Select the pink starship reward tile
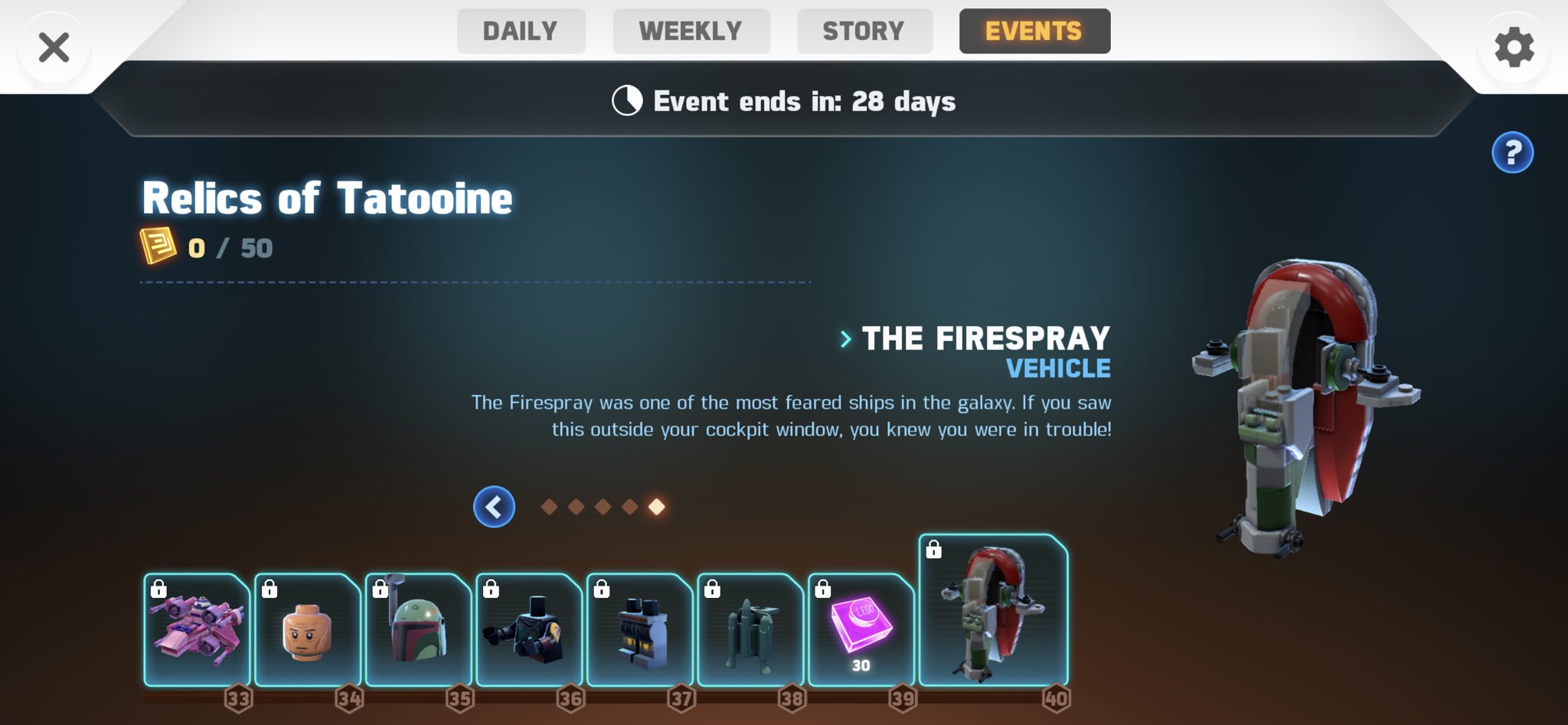Image resolution: width=1568 pixels, height=725 pixels. (197, 629)
